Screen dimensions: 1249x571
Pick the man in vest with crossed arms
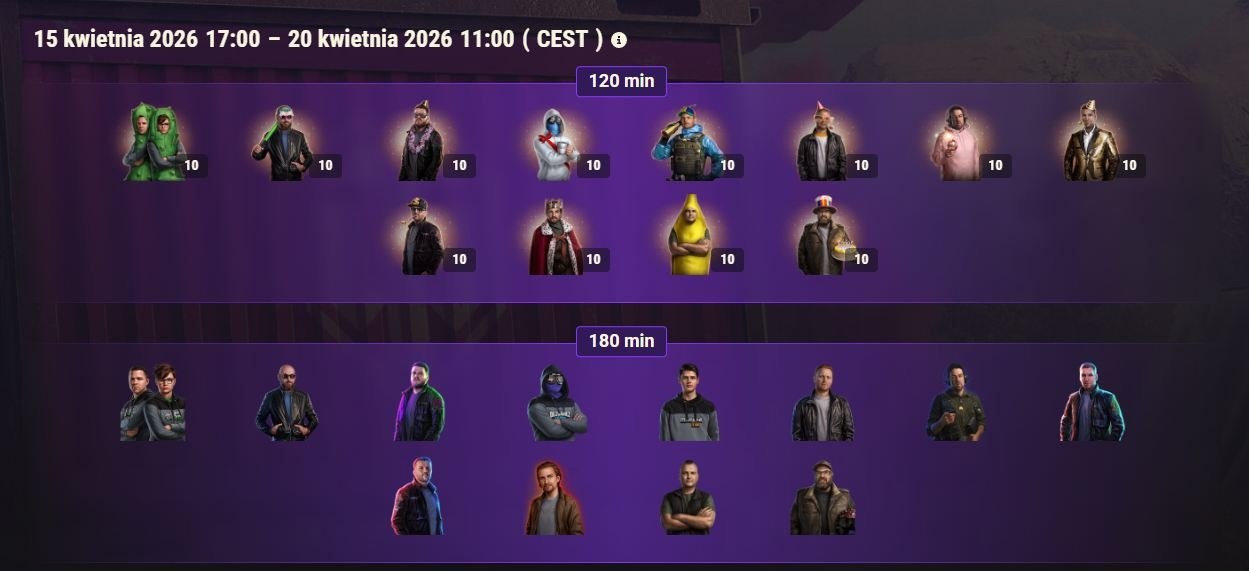[x=688, y=498]
